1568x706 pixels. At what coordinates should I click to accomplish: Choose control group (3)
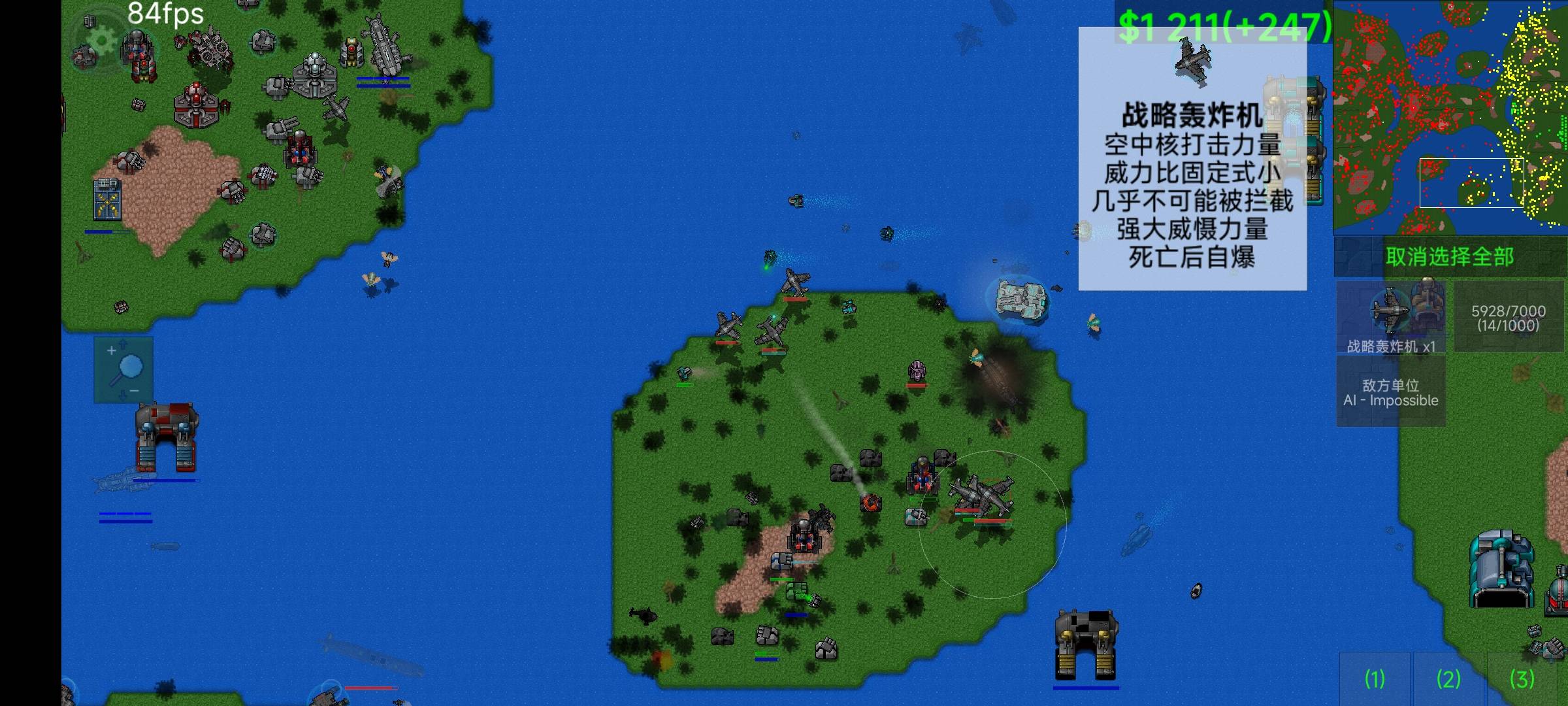pyautogui.click(x=1522, y=679)
